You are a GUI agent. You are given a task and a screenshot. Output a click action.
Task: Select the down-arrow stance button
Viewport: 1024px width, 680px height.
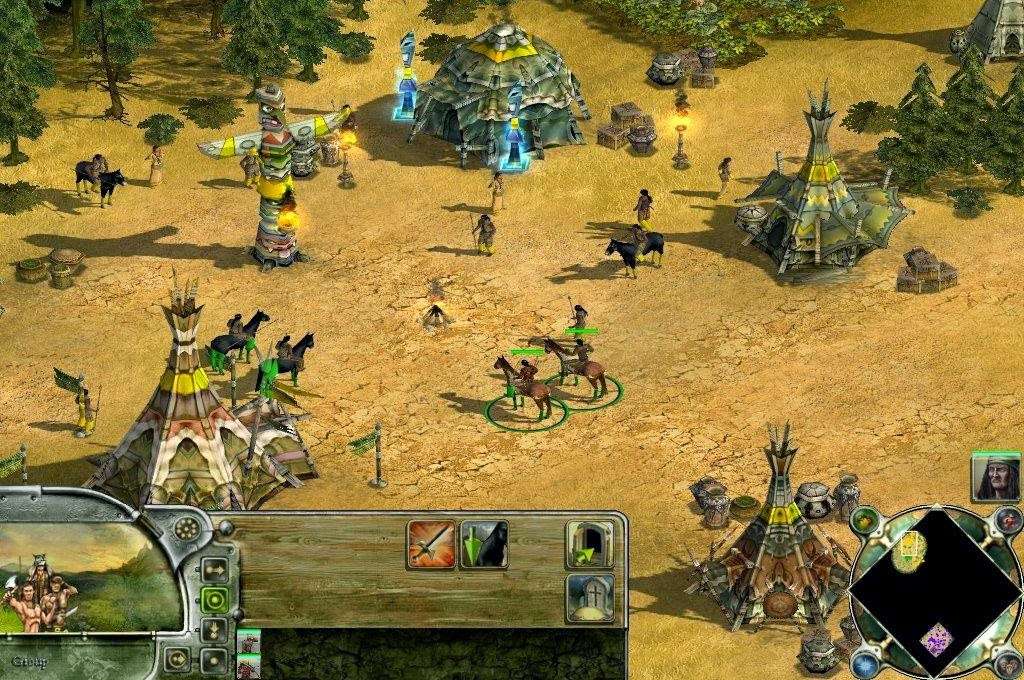[213, 630]
